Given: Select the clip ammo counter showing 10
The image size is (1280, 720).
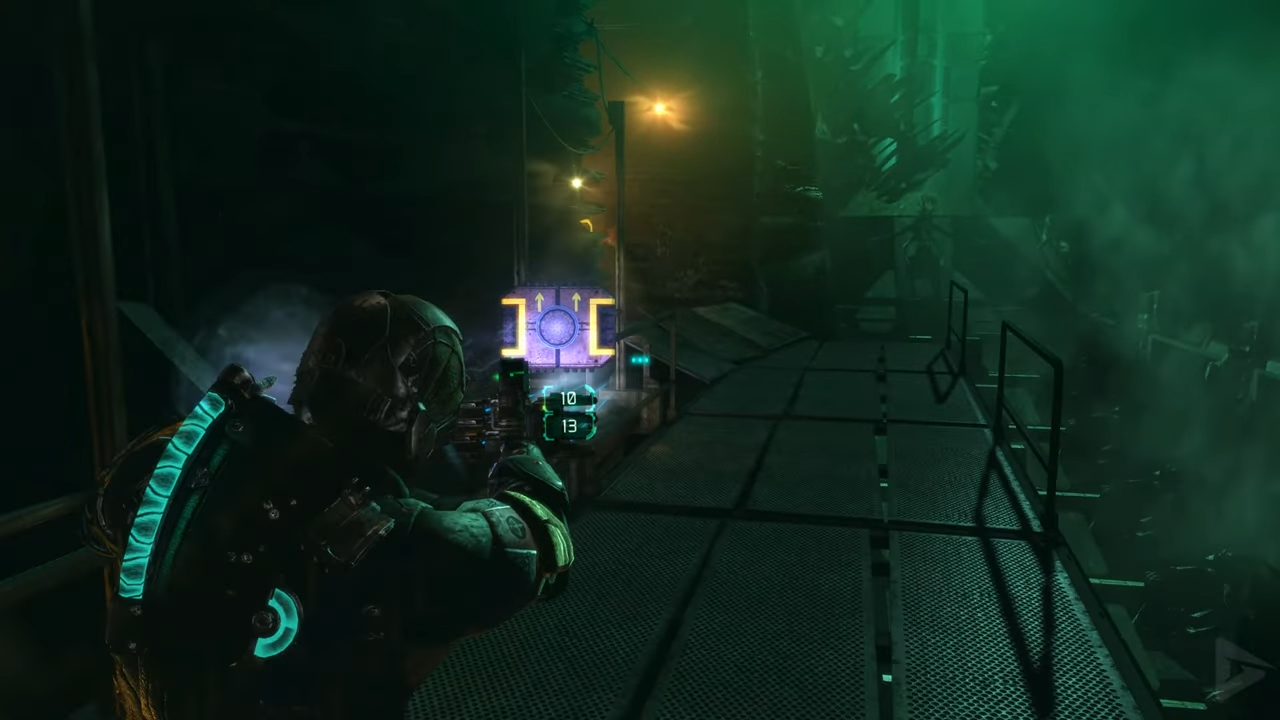Looking at the screenshot, I should point(568,398).
